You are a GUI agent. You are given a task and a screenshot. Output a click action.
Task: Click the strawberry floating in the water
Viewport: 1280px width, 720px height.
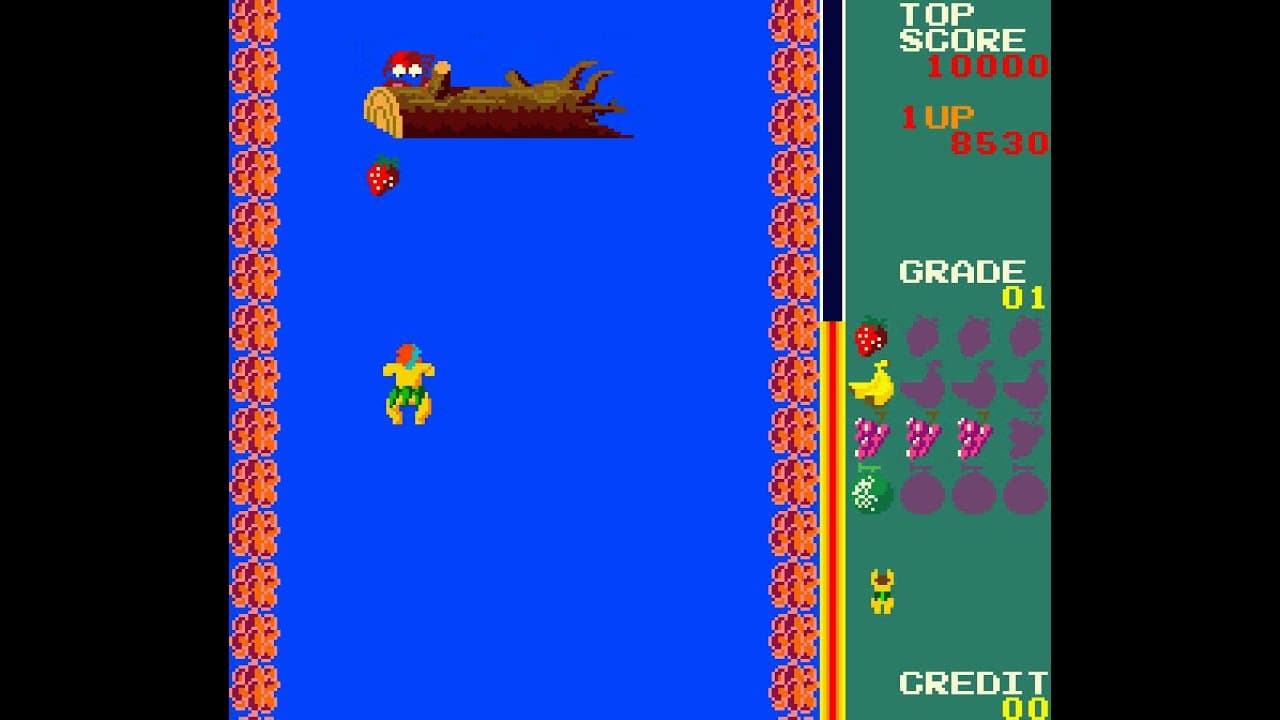pos(382,177)
